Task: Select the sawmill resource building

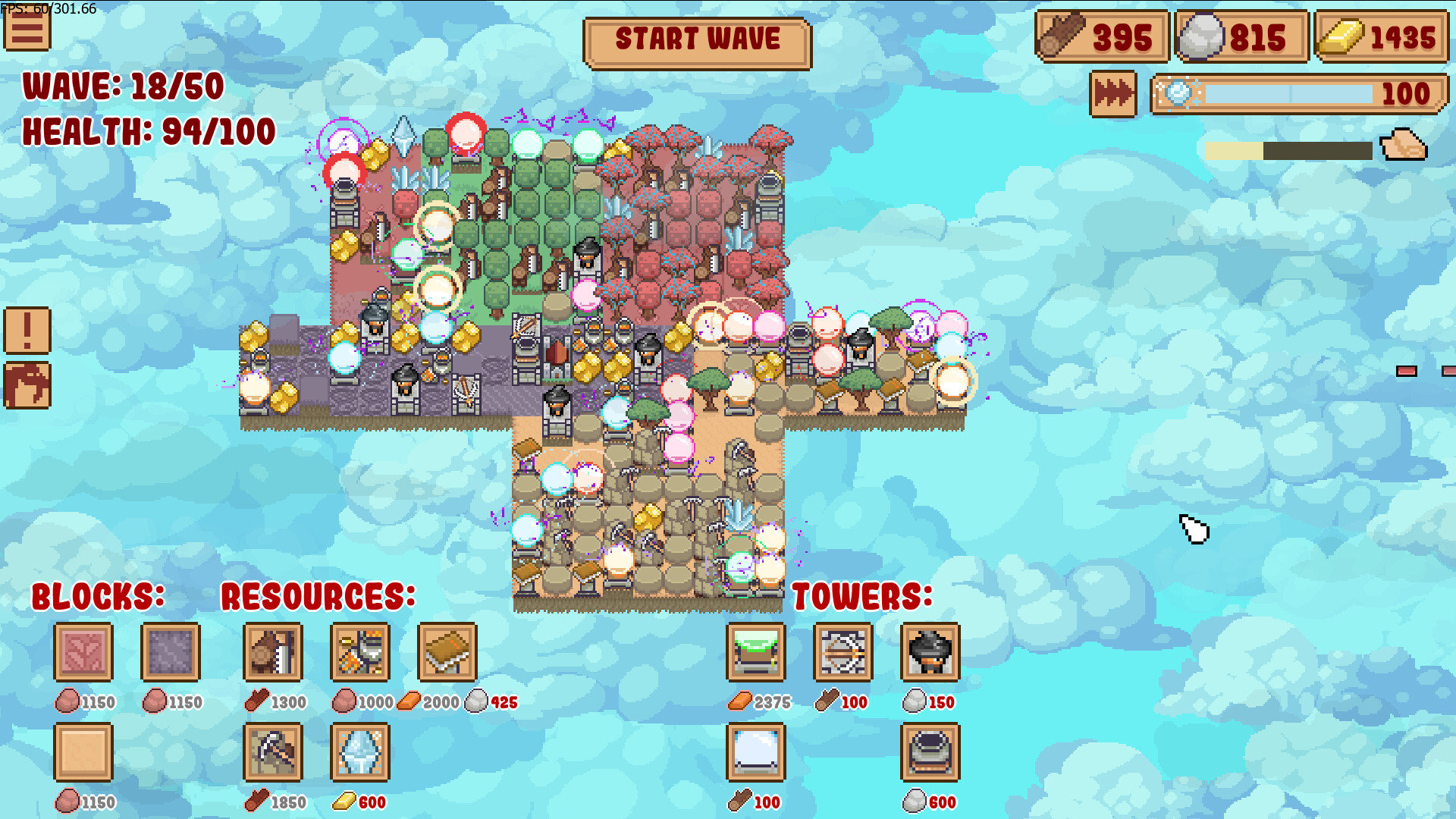Action: (x=273, y=653)
